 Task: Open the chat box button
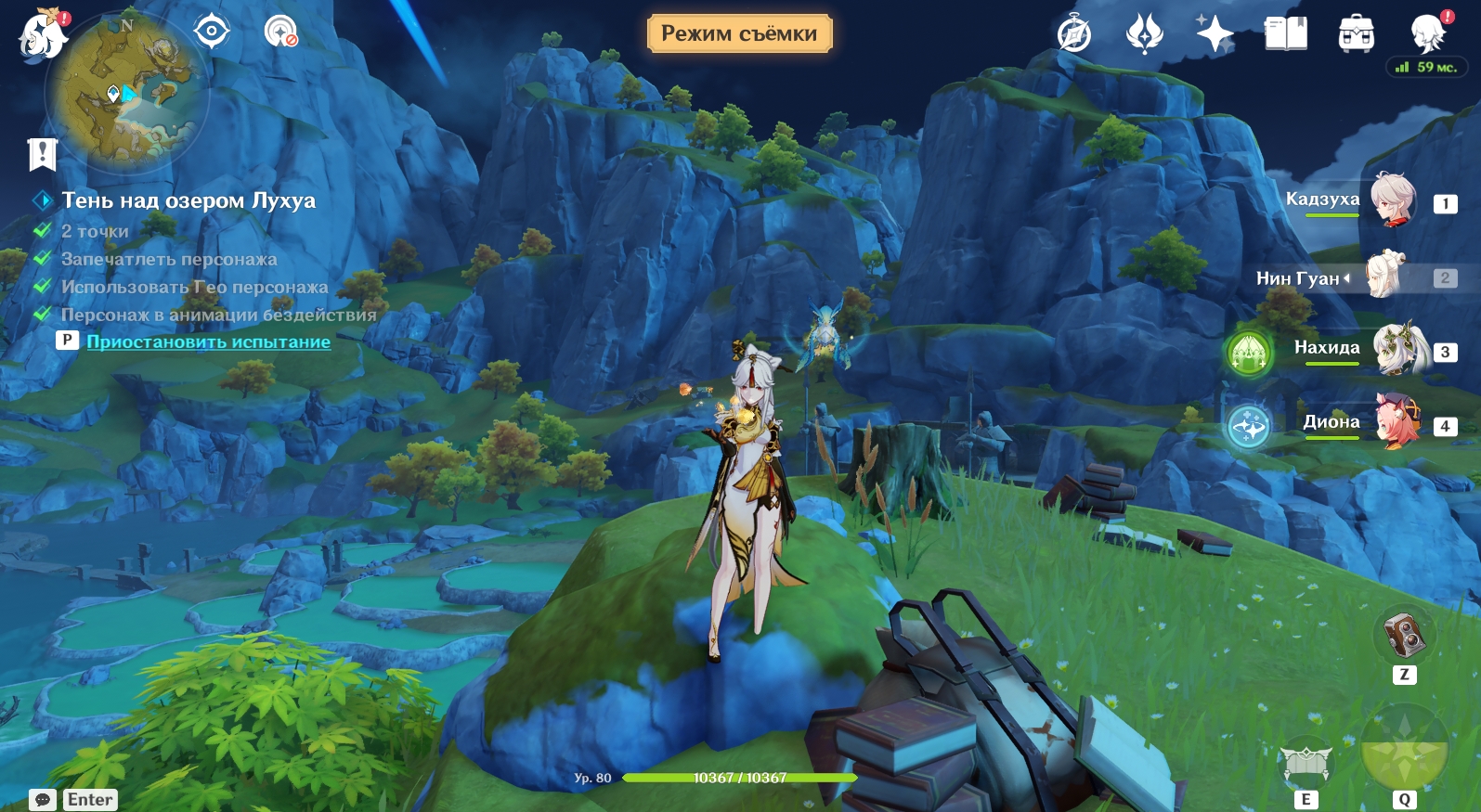tap(43, 800)
